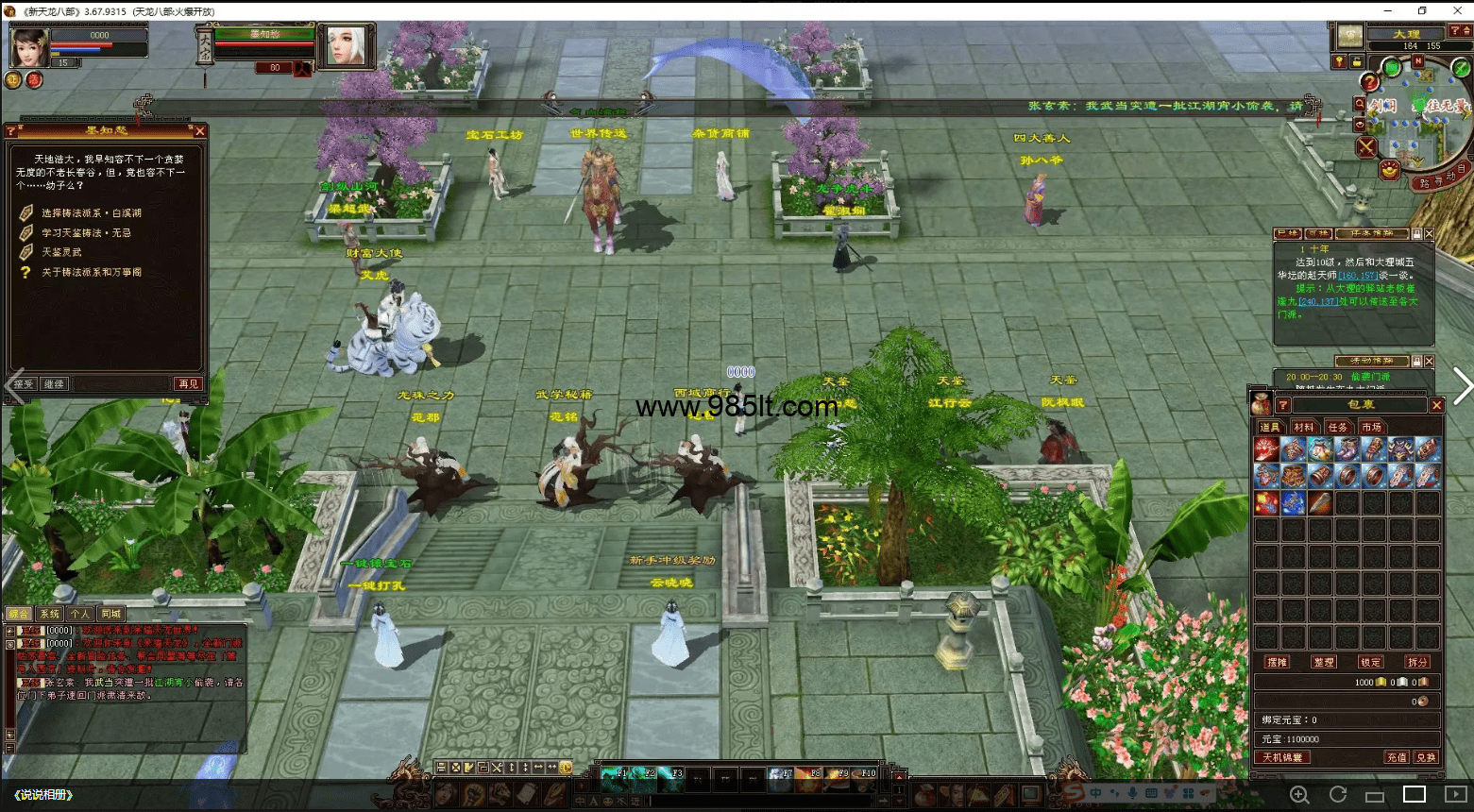Image resolution: width=1474 pixels, height=812 pixels.
Task: Click the 拆分 split button
Action: pos(1417,662)
